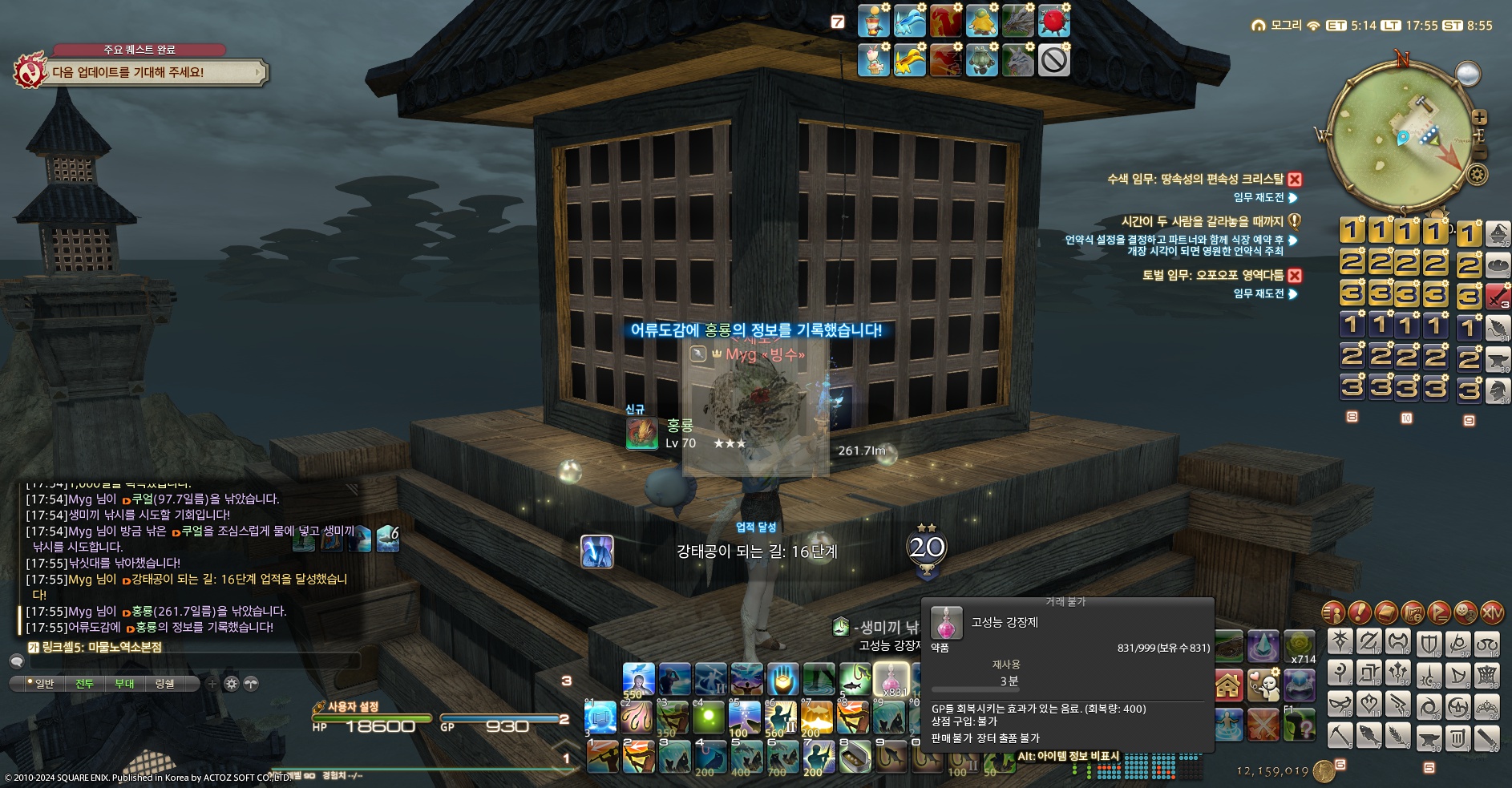Click the chat text input field
Screen dimensions: 1512x788
pos(192,662)
